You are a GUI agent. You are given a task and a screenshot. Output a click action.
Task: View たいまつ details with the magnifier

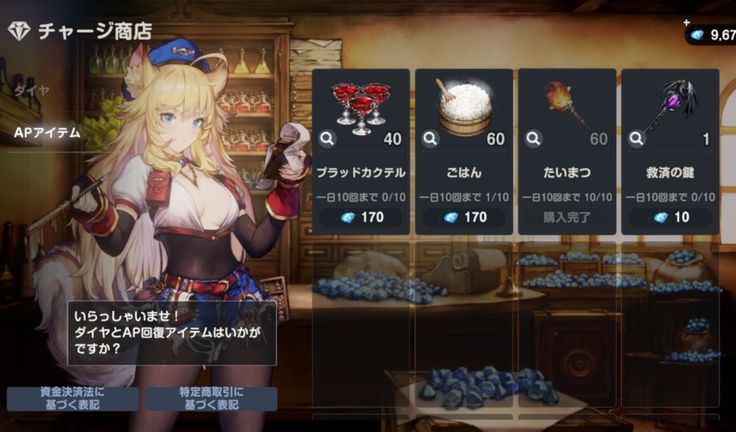point(534,139)
